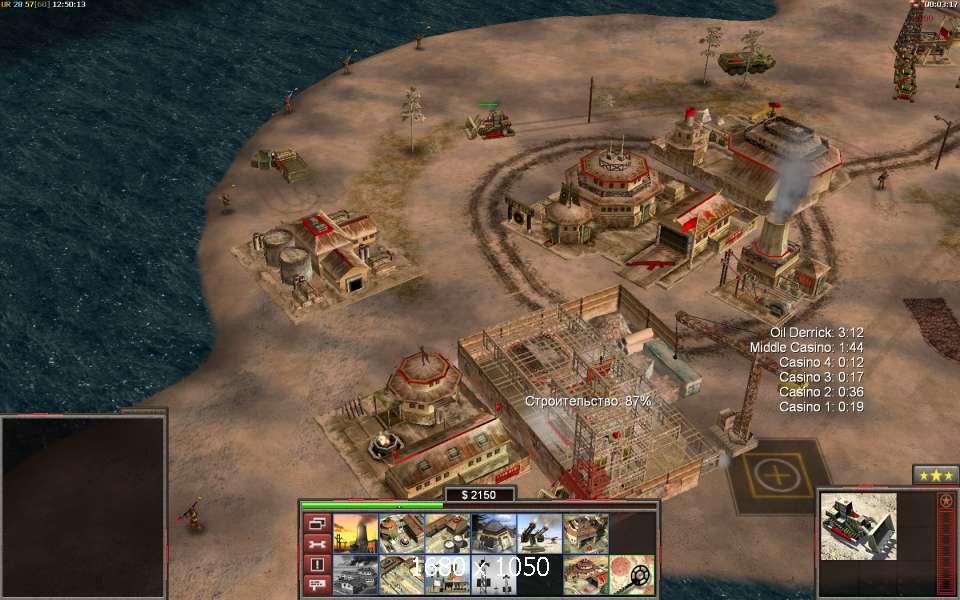This screenshot has height=600, width=960.
Task: Open the chat speech-bubble button
Action: pos(317,585)
